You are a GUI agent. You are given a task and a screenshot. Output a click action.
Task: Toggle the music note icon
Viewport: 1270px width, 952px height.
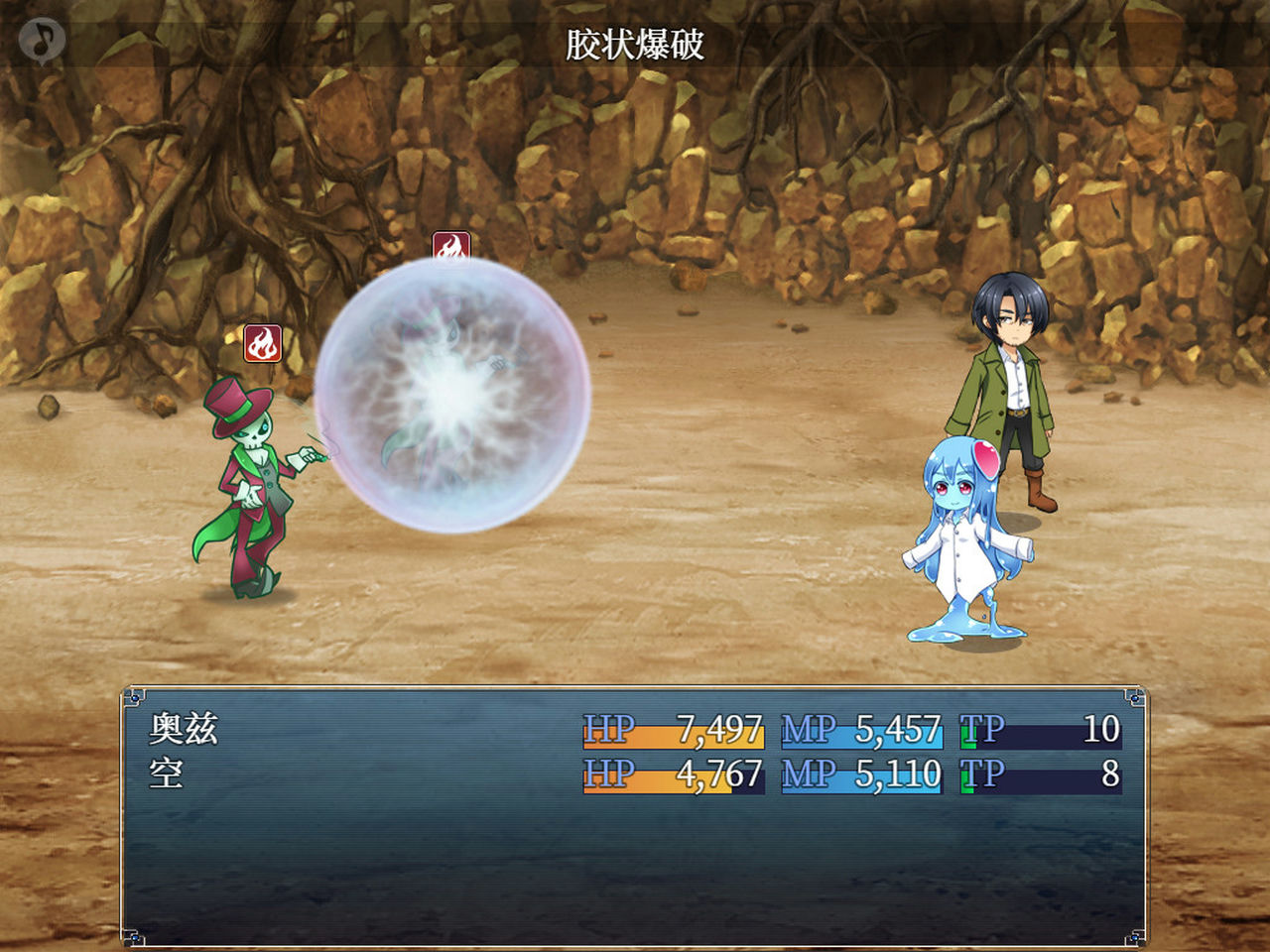[x=42, y=40]
